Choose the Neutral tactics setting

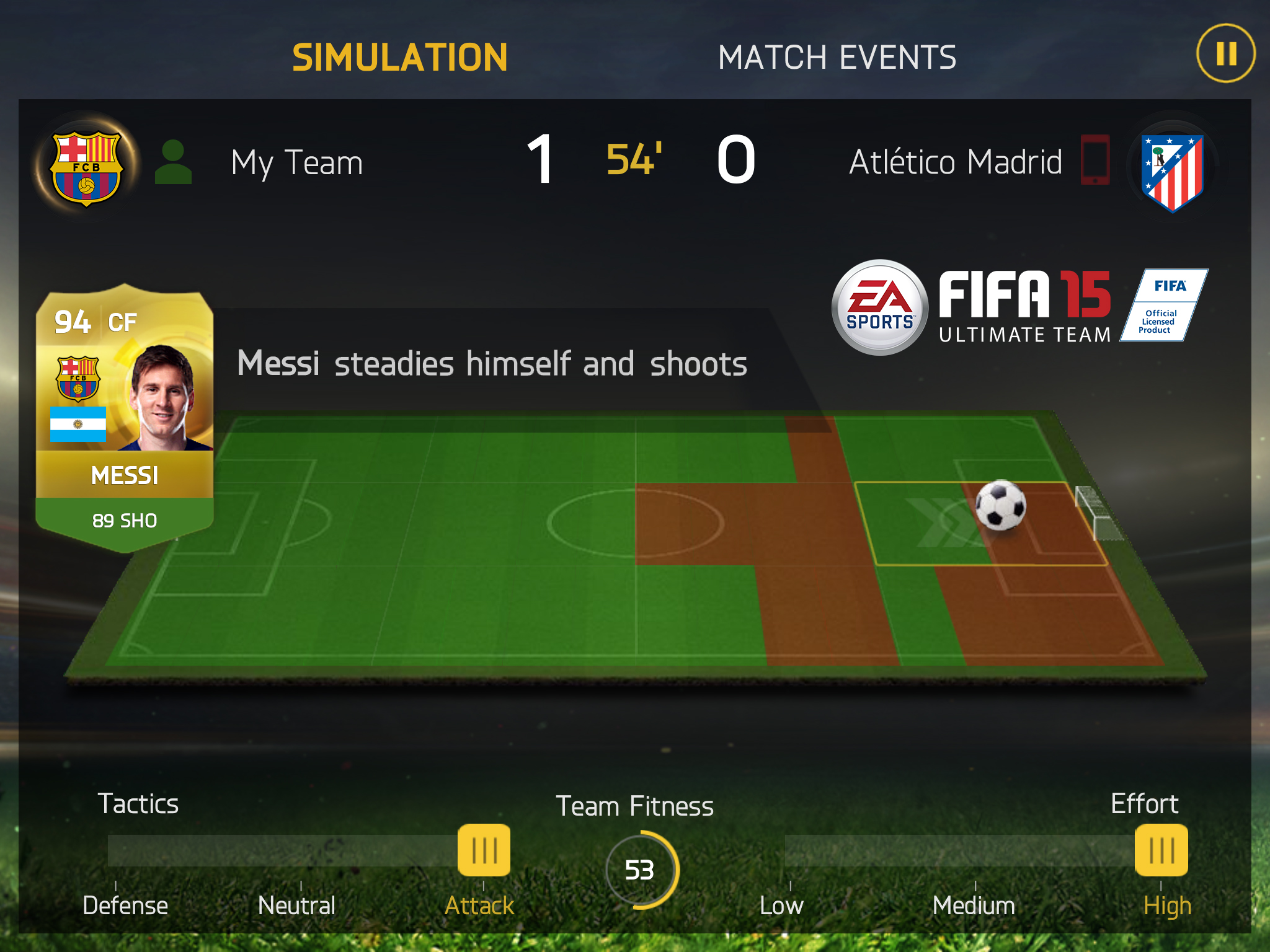point(296,905)
